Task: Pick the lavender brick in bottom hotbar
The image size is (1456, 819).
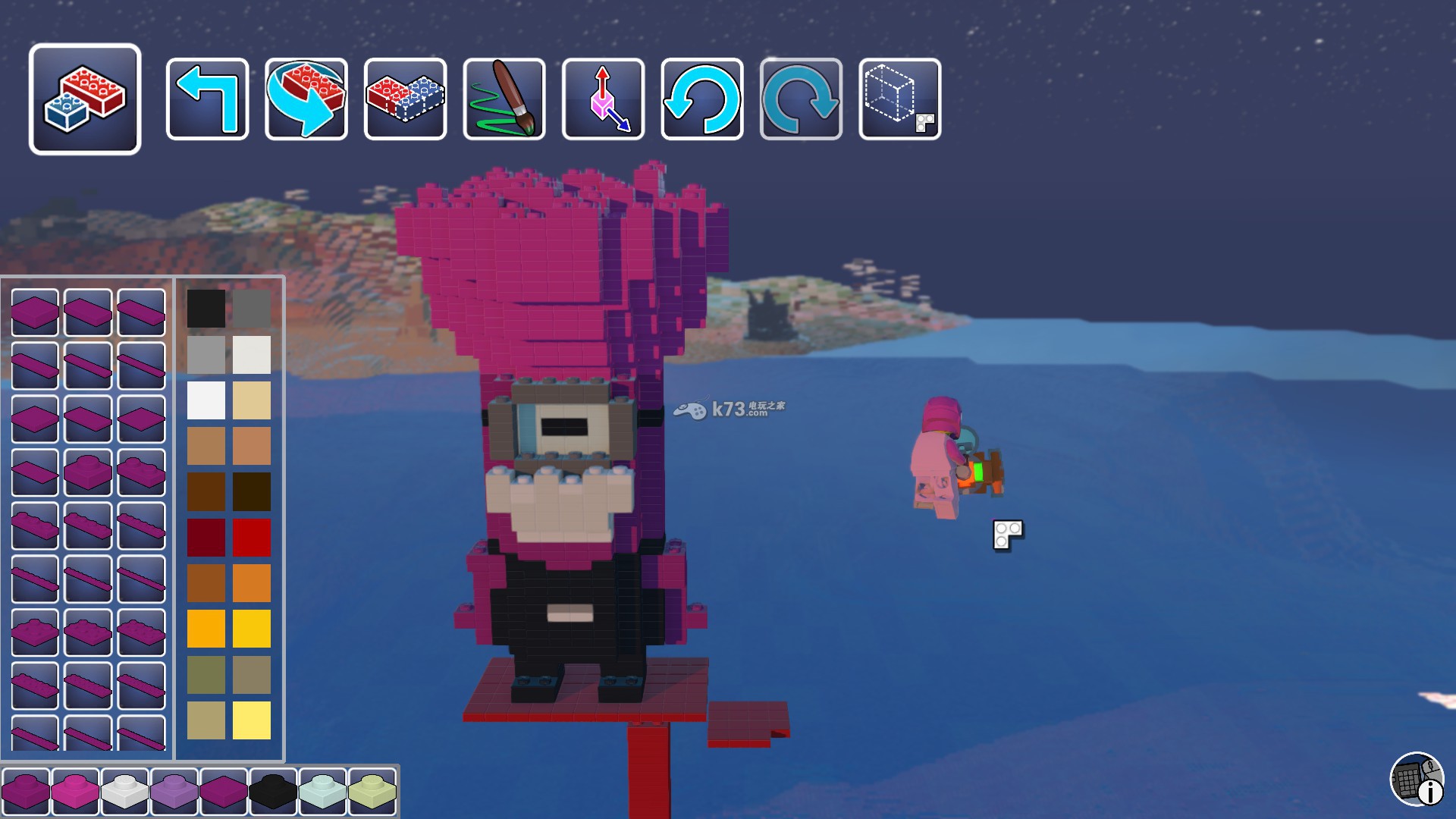Action: pos(174,791)
